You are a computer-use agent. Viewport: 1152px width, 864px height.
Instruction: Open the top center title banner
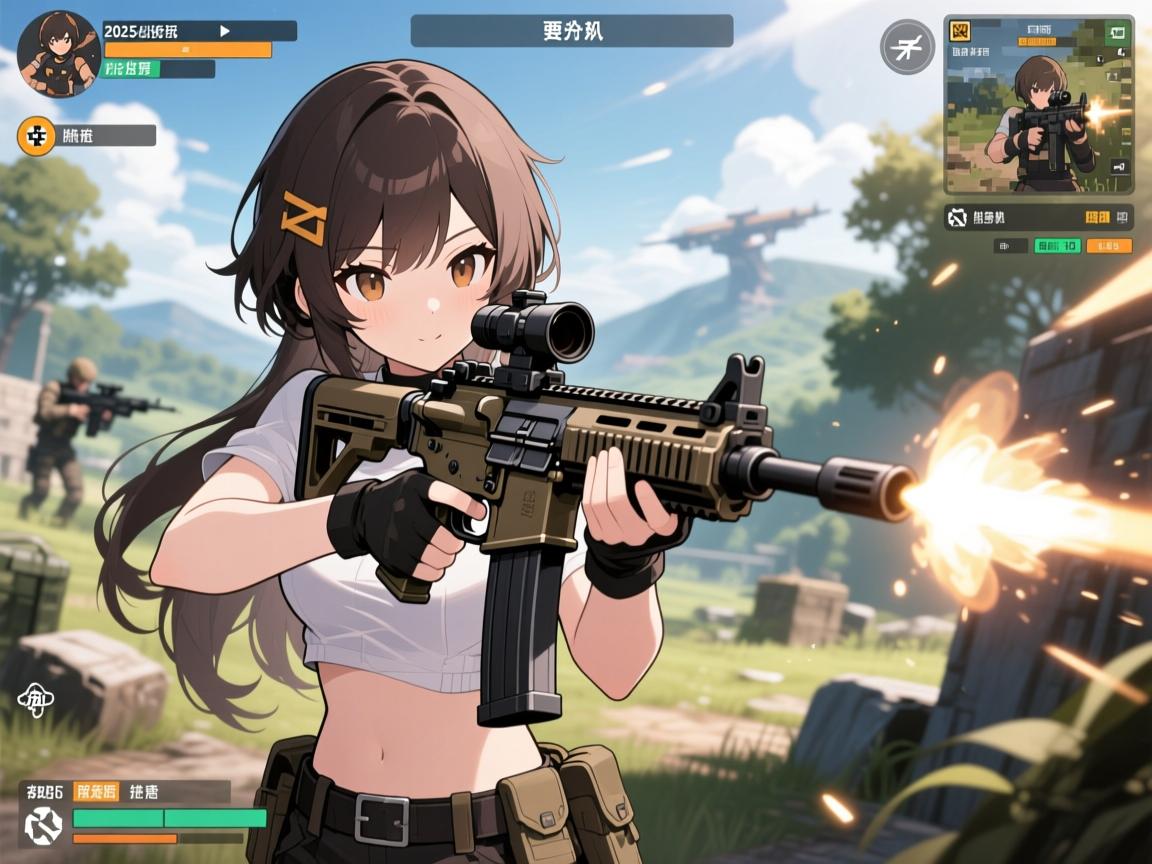click(x=571, y=31)
